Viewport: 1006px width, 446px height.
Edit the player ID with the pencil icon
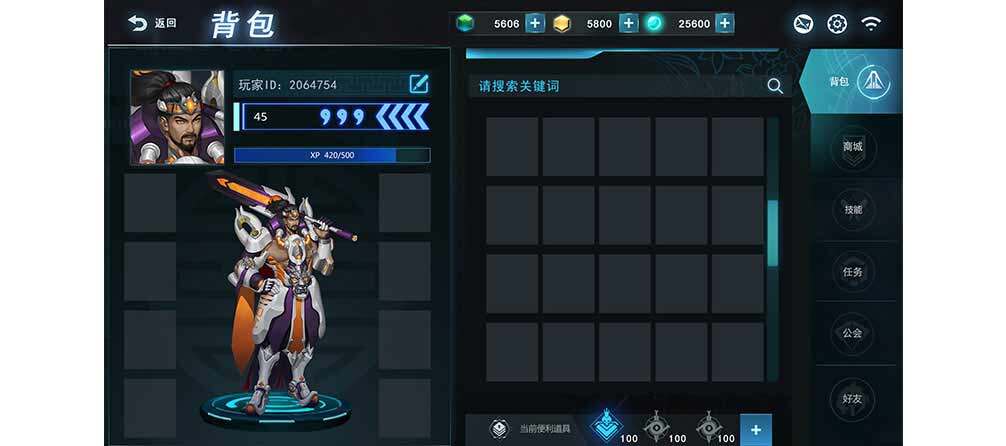coord(419,84)
